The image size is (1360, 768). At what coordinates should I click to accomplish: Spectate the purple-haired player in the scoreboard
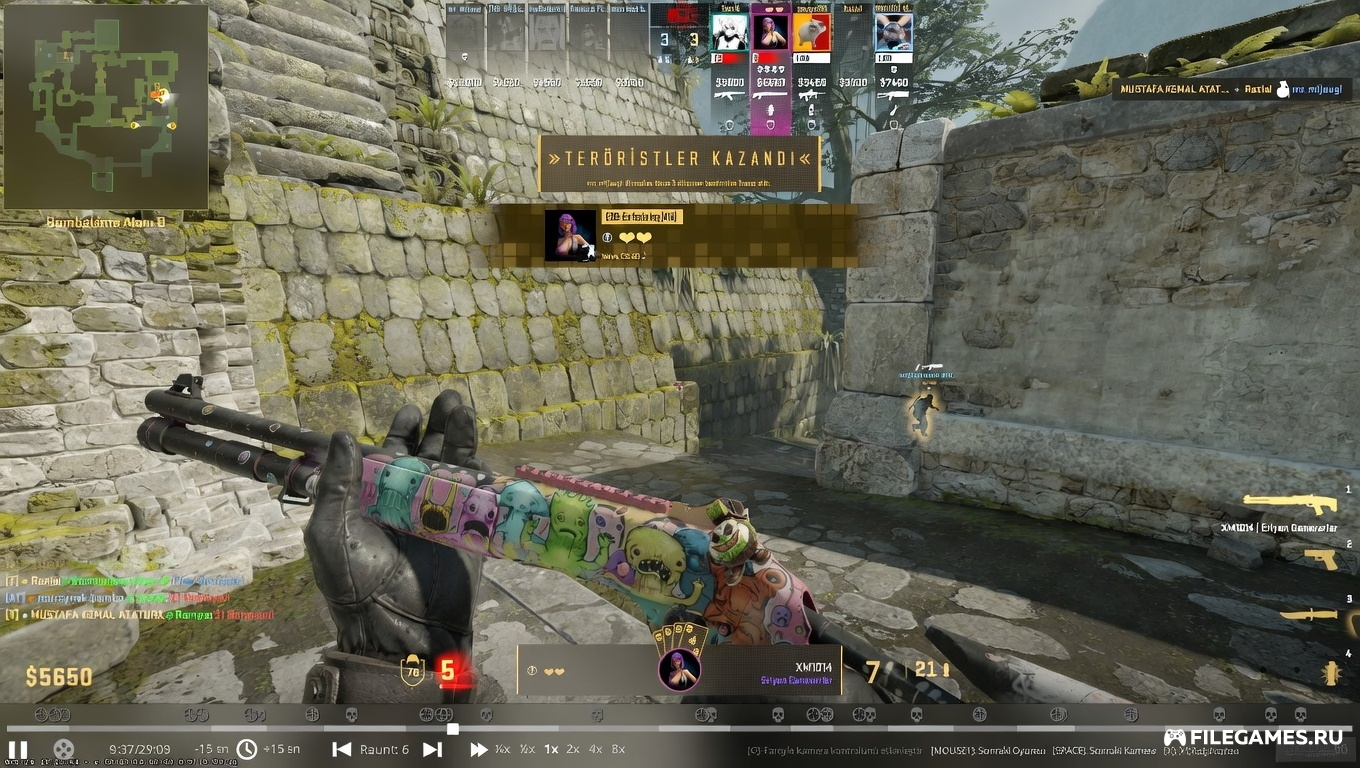pyautogui.click(x=770, y=32)
